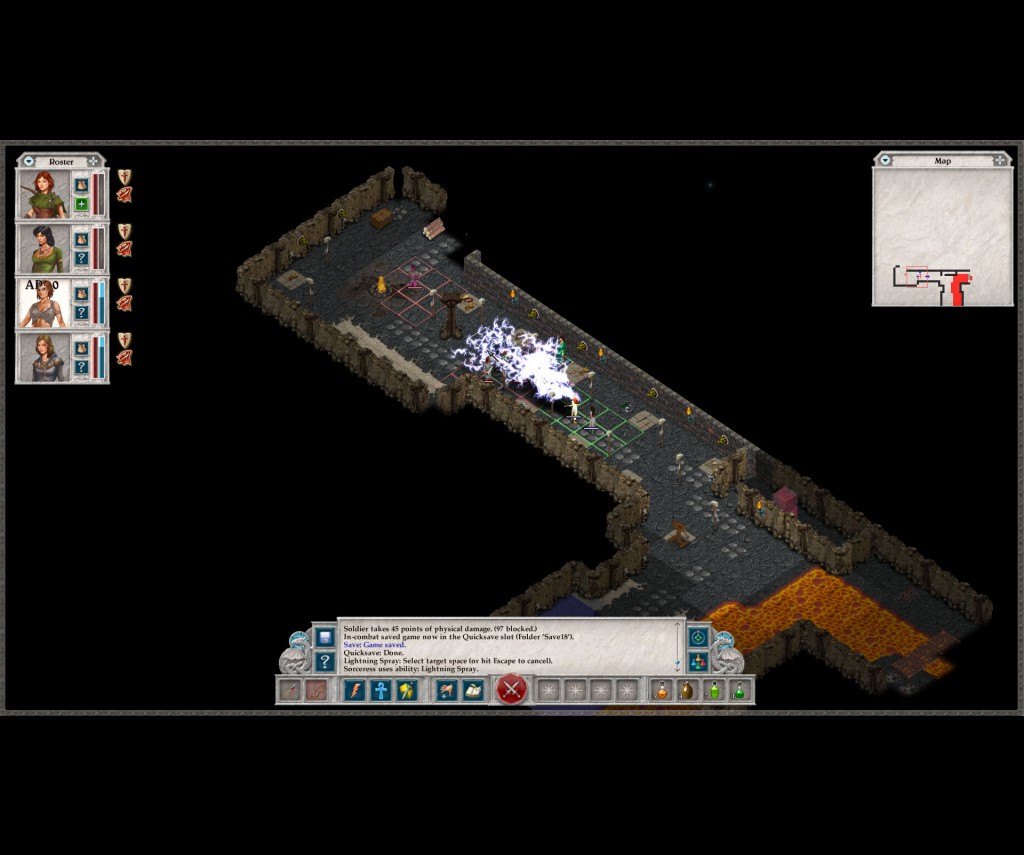Collapse the Roster panel with its arrow
Screen dimensions: 1024x855
29,161
